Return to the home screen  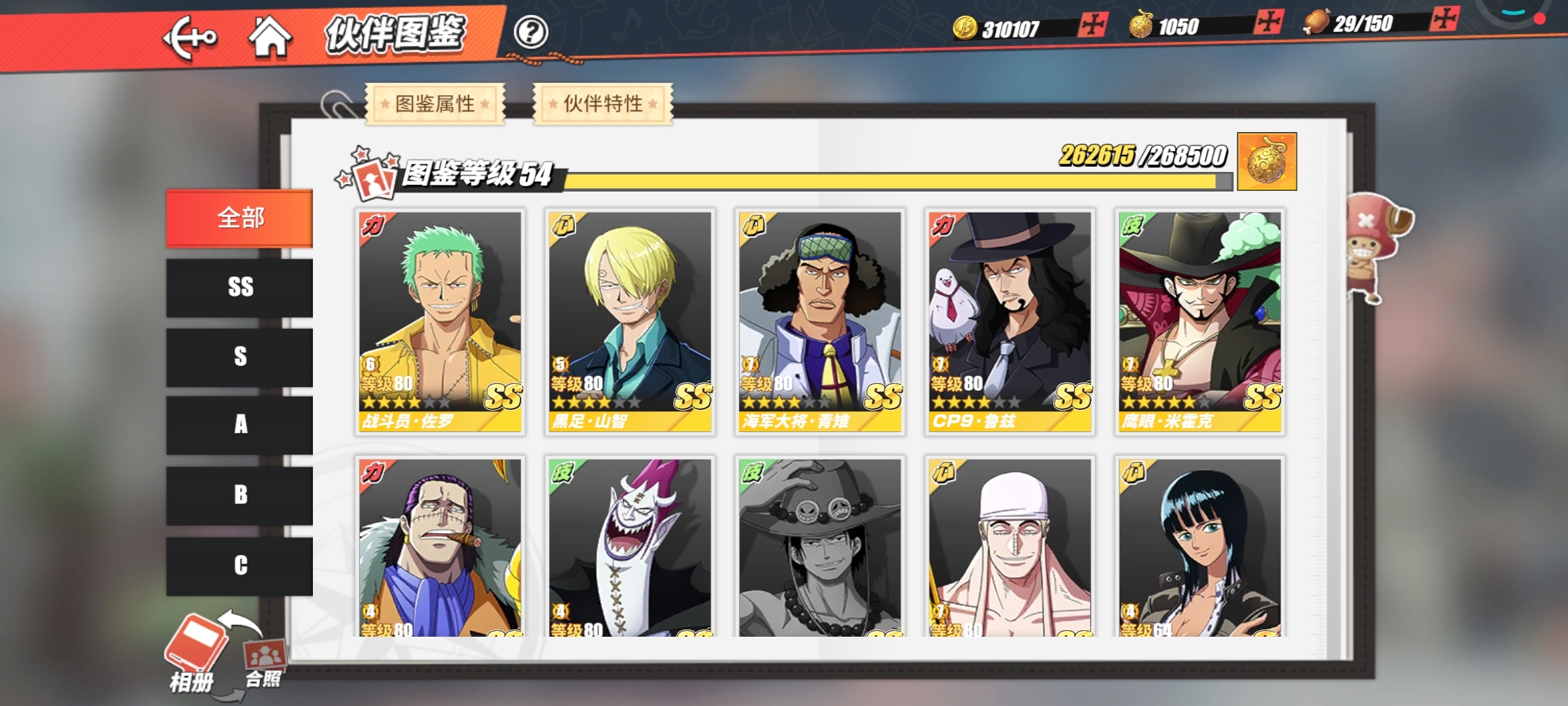click(x=270, y=37)
